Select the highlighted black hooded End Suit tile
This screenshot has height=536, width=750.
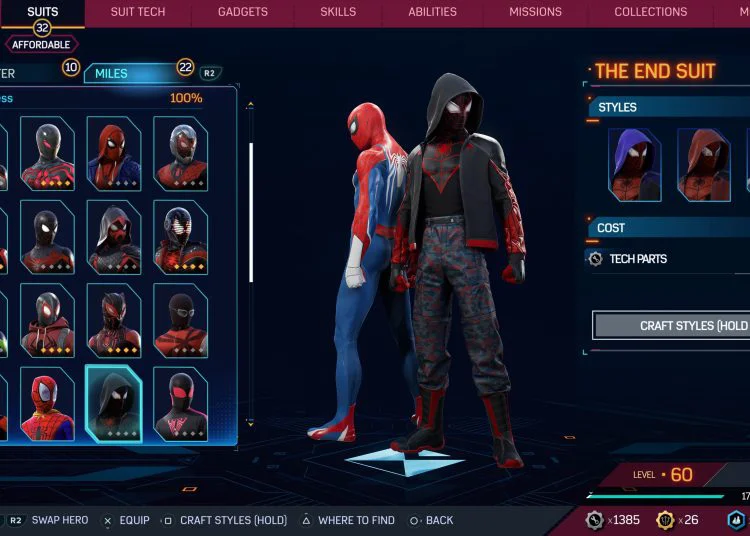pos(114,403)
